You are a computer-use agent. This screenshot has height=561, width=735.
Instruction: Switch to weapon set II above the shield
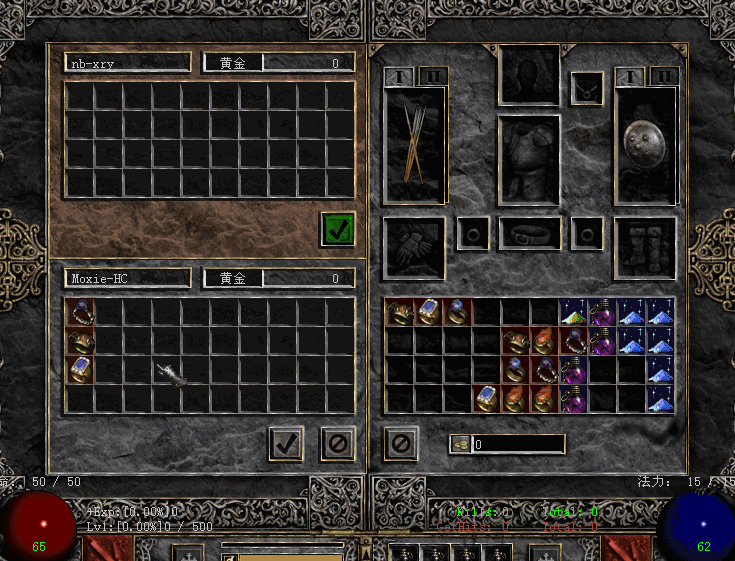[x=663, y=76]
